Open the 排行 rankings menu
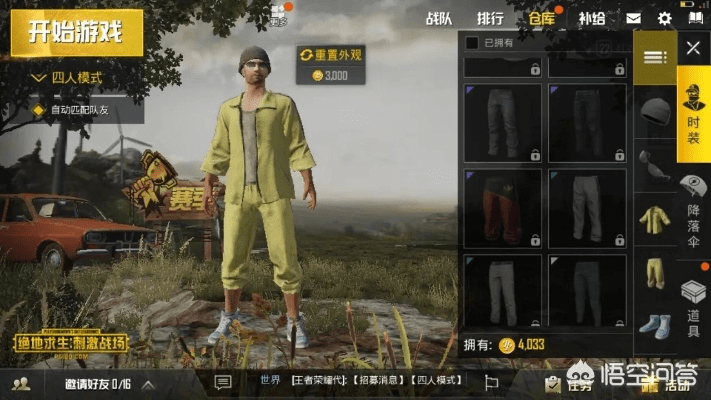Screen dimensions: 711x400 click(x=490, y=18)
